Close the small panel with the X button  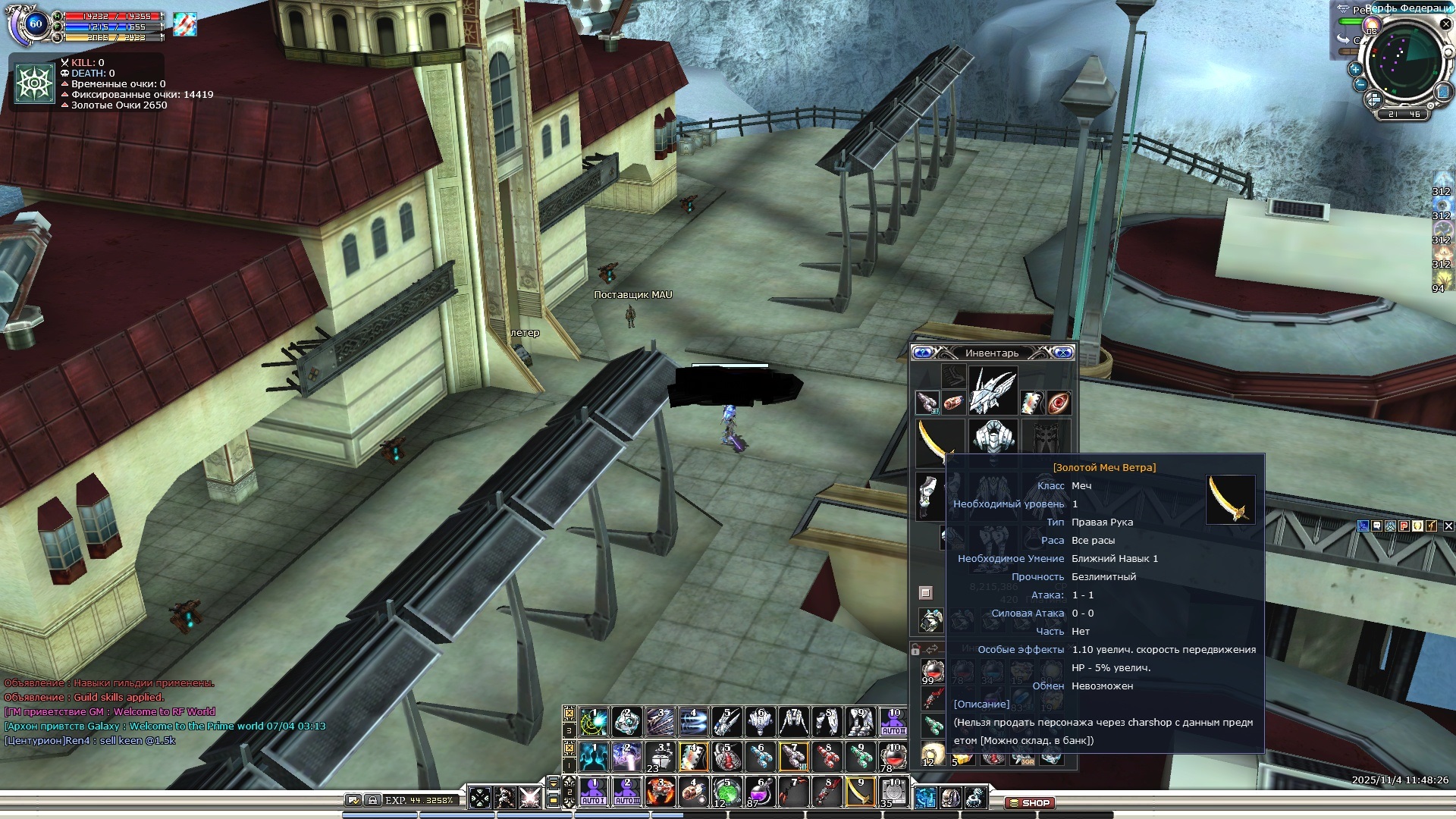[x=1448, y=526]
